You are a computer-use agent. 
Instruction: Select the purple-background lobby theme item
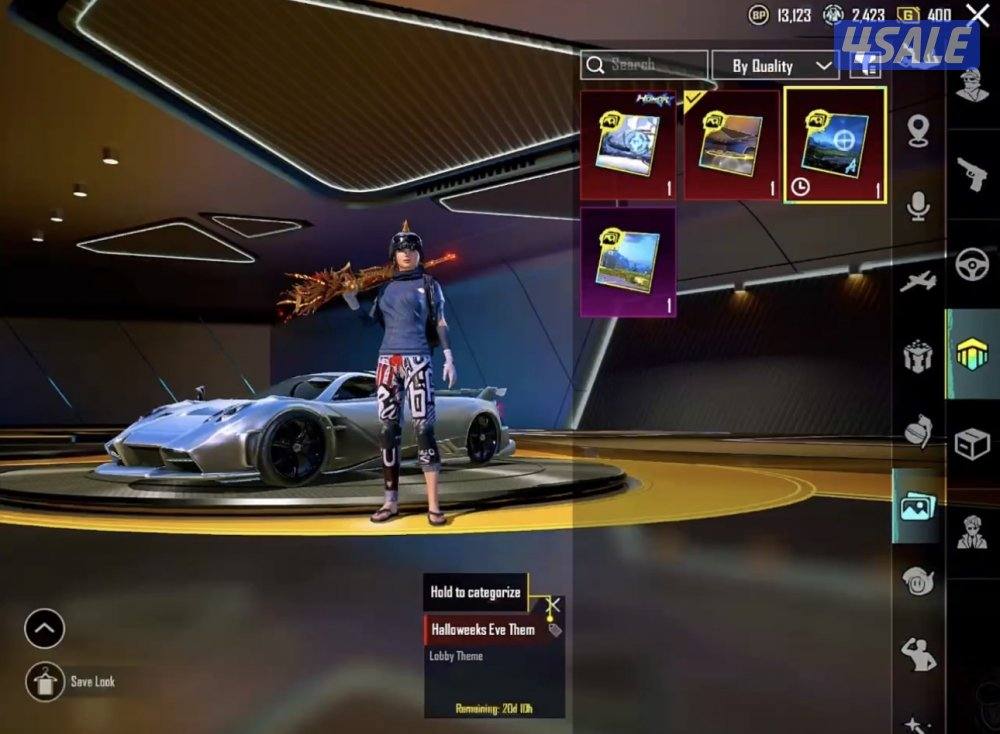(x=628, y=261)
